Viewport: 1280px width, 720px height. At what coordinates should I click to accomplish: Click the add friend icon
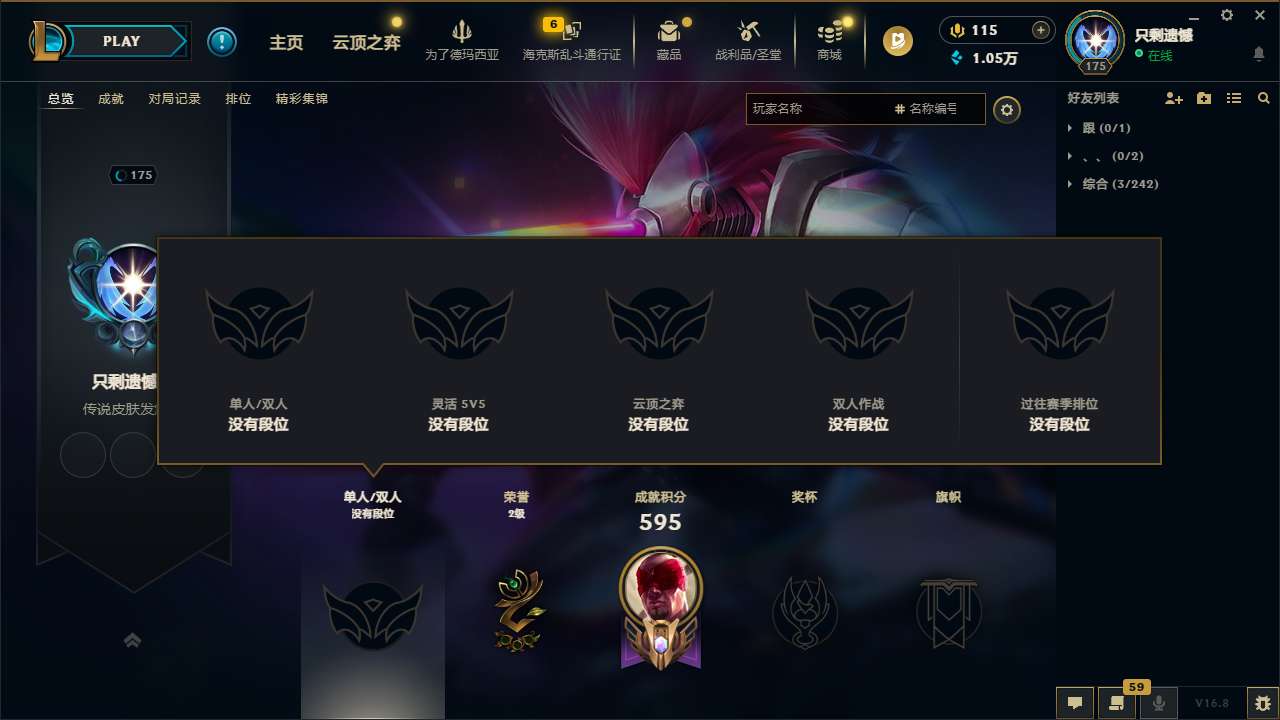click(x=1172, y=98)
